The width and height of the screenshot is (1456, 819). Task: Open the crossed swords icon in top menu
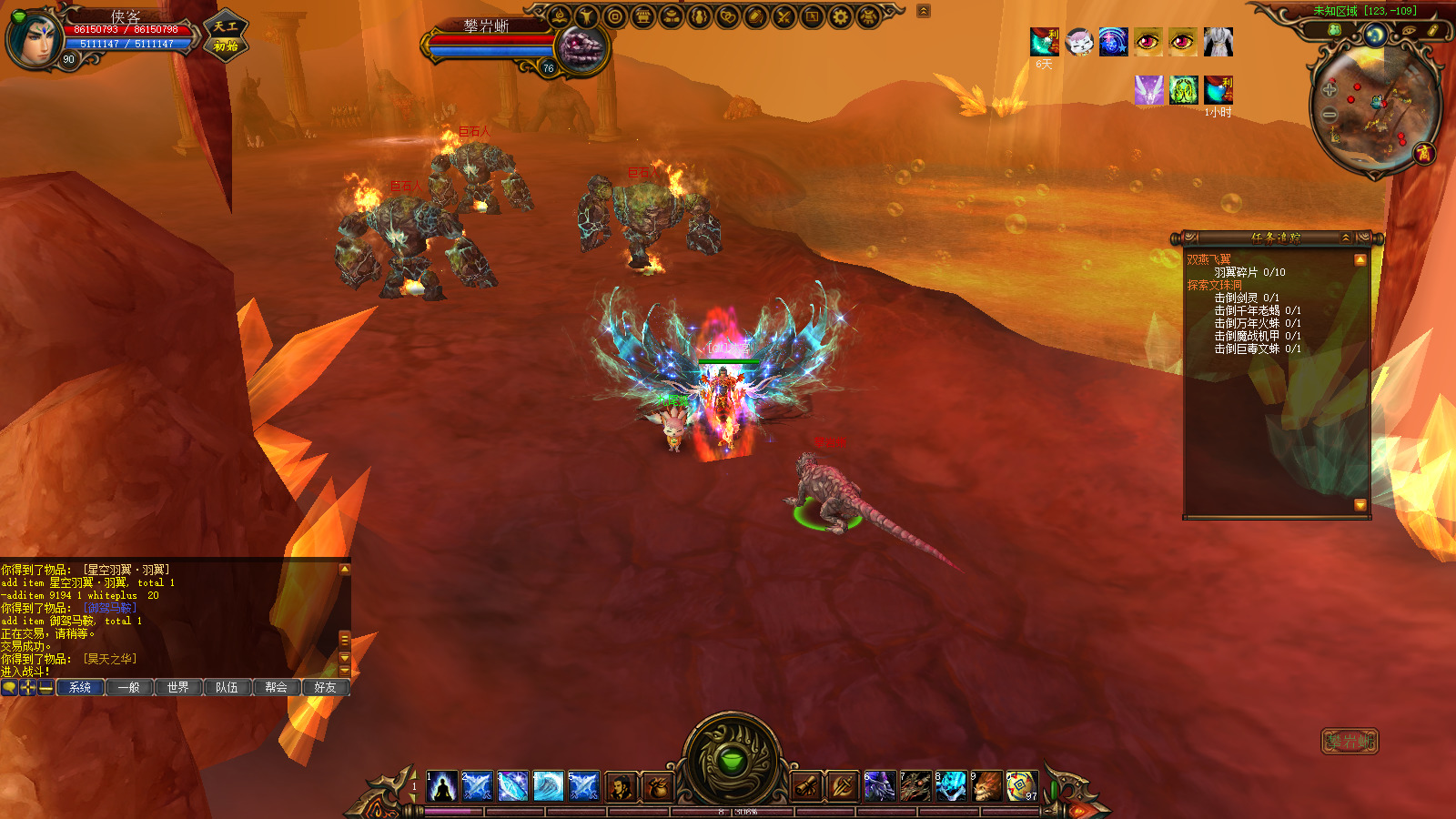(784, 16)
